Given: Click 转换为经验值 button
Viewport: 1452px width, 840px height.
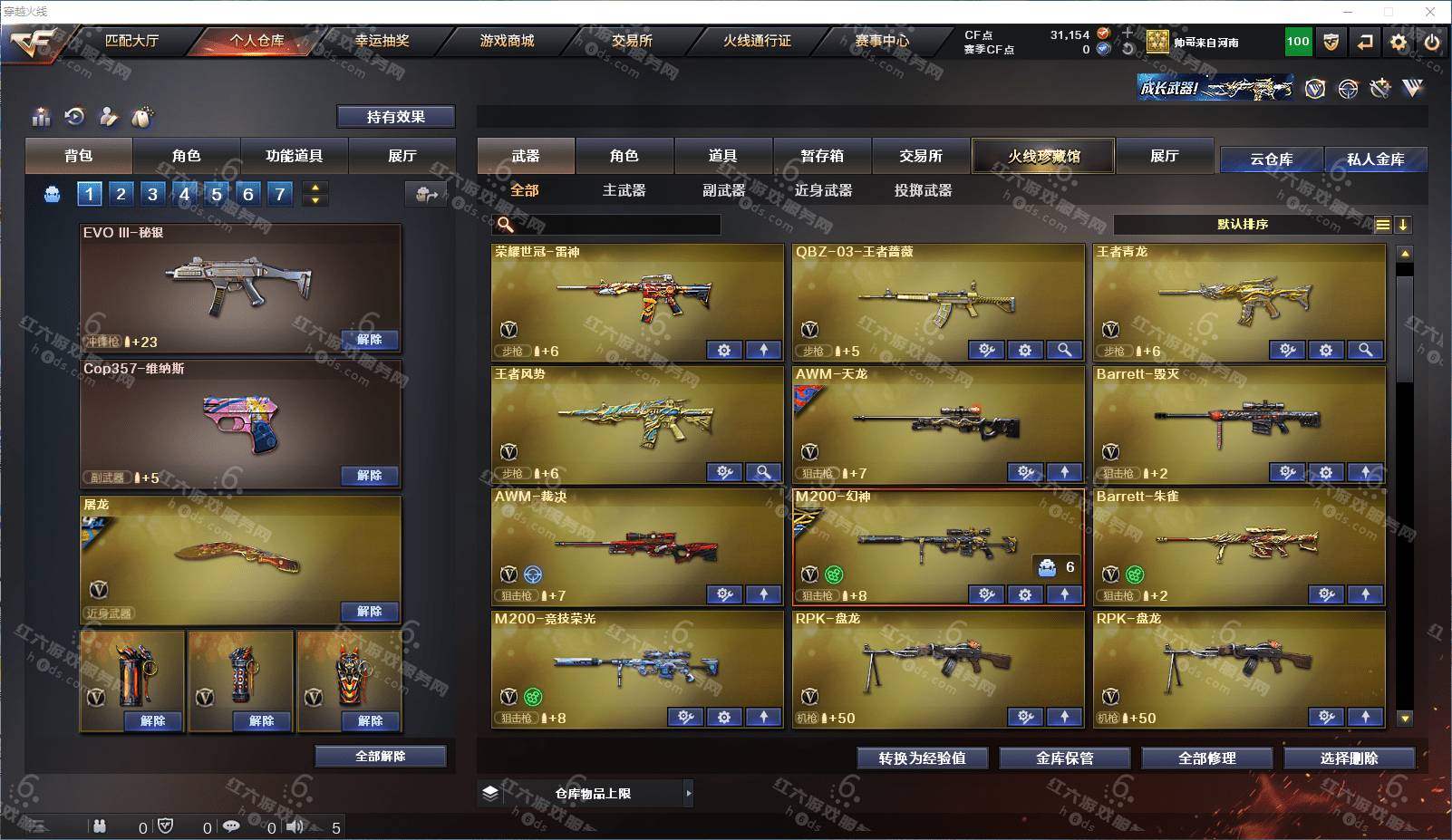Looking at the screenshot, I should [x=922, y=758].
